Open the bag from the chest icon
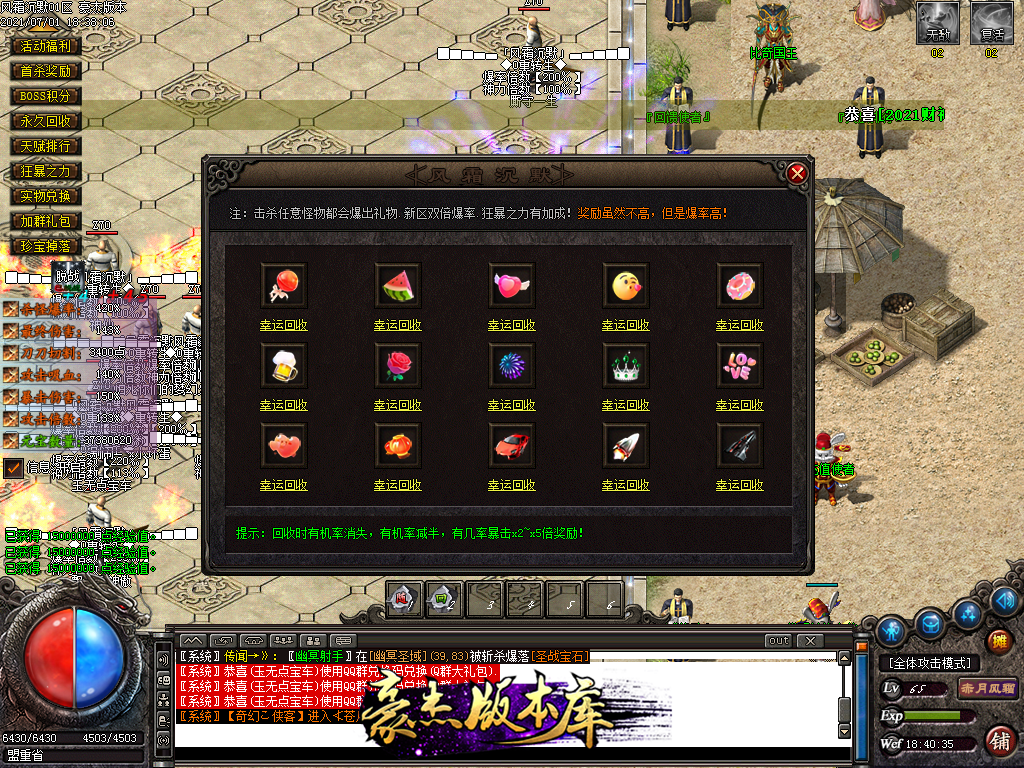Image resolution: width=1024 pixels, height=768 pixels. tap(930, 624)
